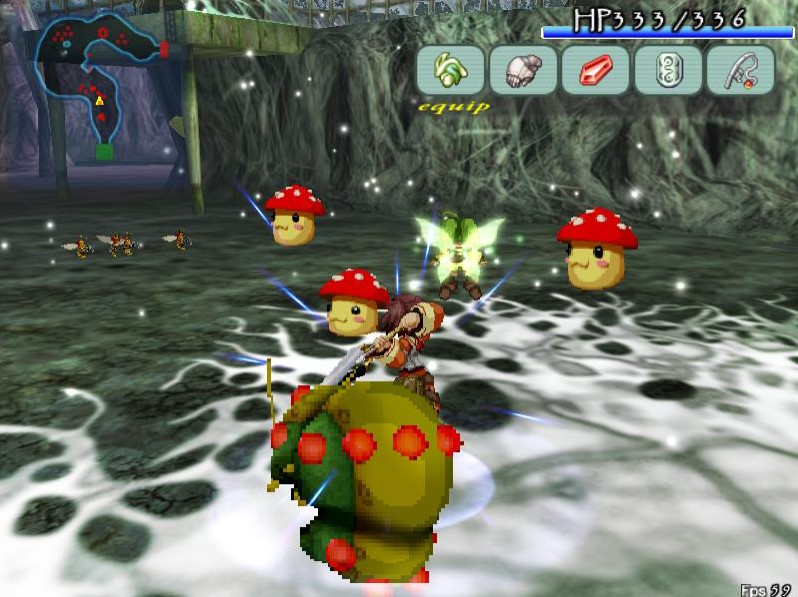The image size is (798, 597).
Task: Pick the silver carved talisman slot
Action: point(668,70)
